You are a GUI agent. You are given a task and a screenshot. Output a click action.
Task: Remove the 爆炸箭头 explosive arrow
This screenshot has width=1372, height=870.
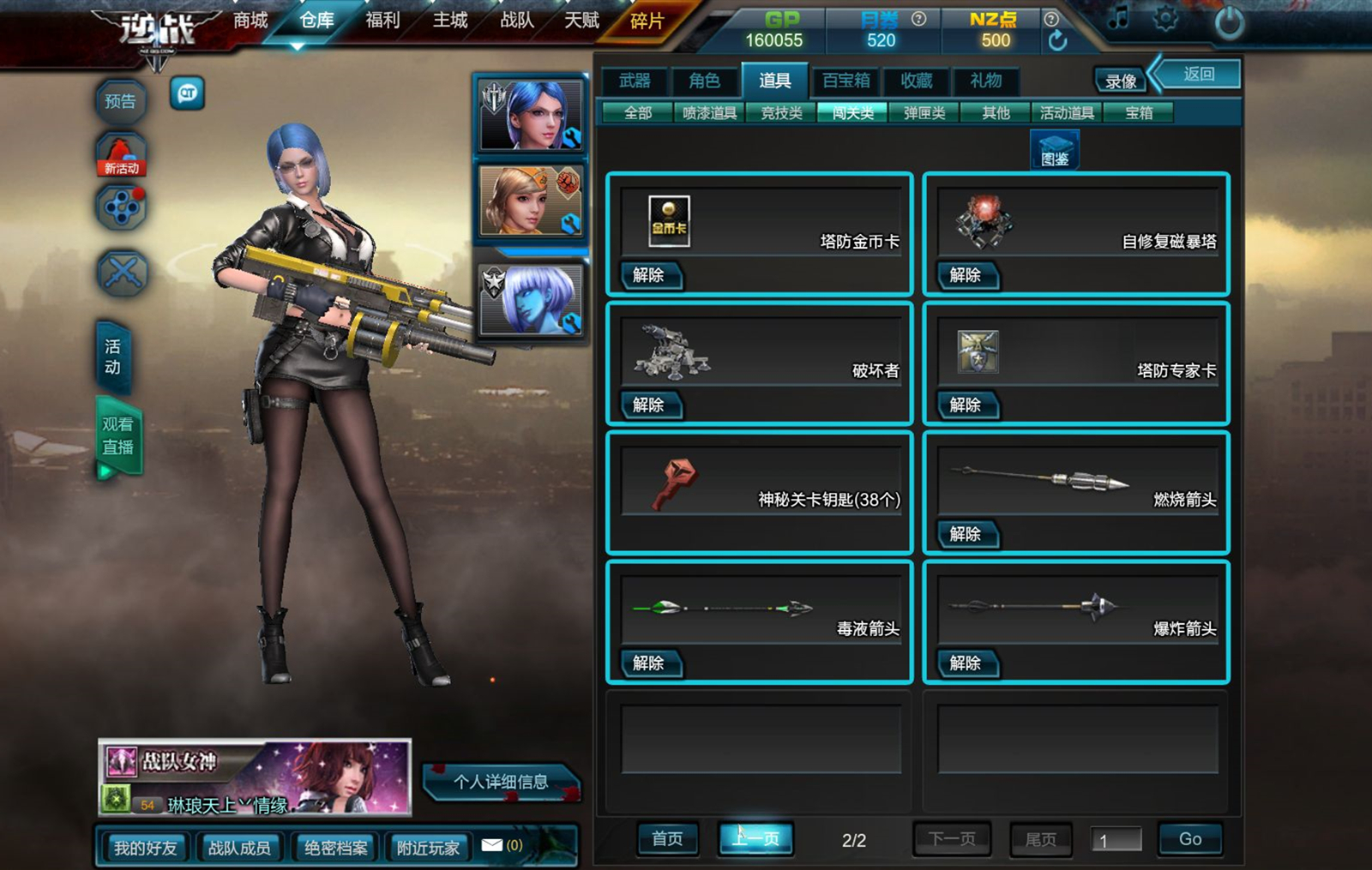pos(966,663)
